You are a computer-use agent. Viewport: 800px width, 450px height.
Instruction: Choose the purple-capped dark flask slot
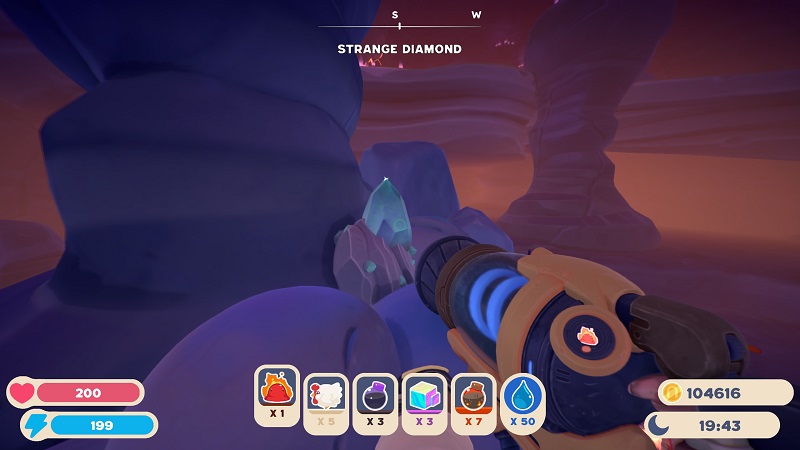click(375, 398)
